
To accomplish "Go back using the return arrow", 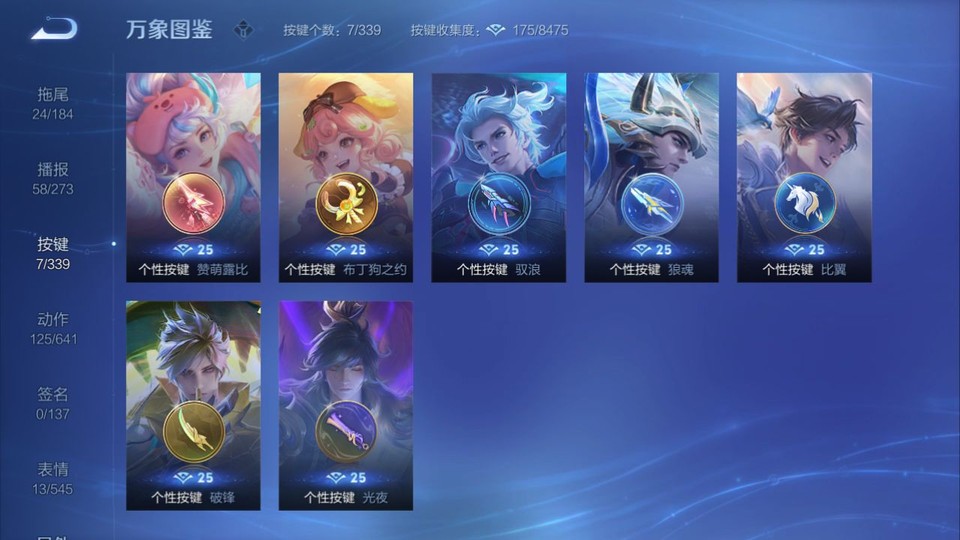I will [53, 29].
